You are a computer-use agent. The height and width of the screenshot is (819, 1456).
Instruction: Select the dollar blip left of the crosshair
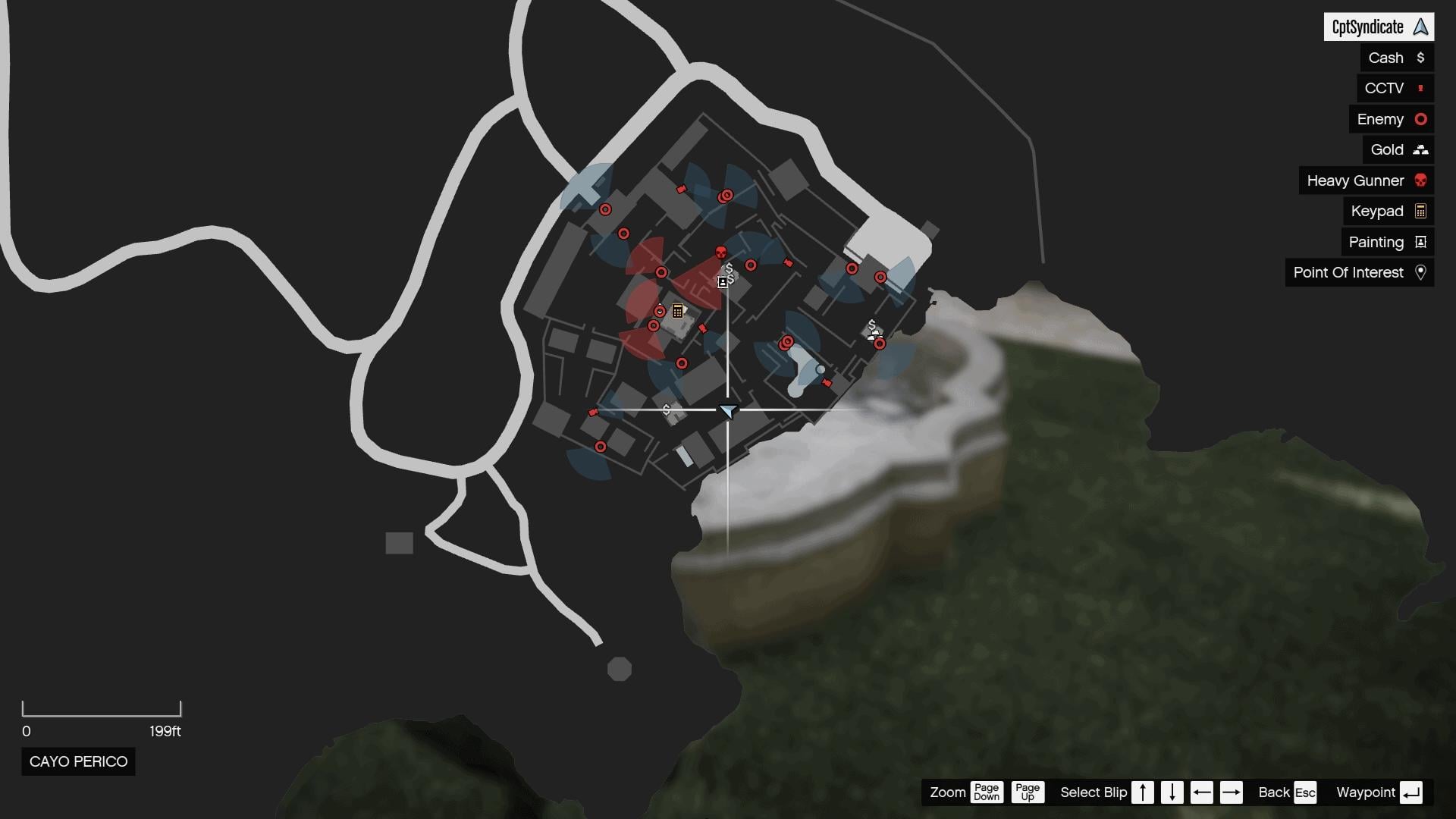(666, 409)
